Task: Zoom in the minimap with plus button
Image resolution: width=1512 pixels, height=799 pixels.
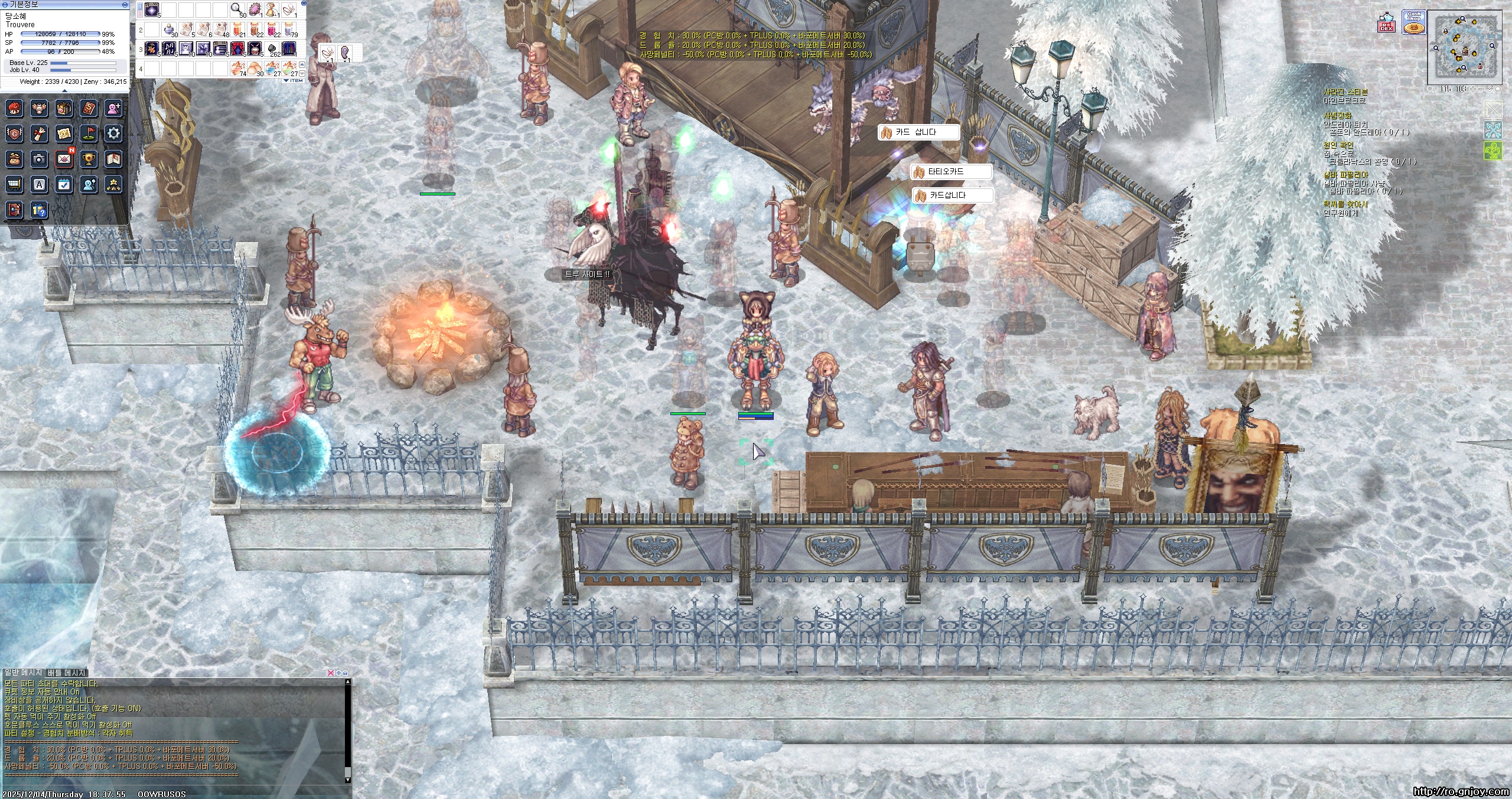Action: (1474, 89)
